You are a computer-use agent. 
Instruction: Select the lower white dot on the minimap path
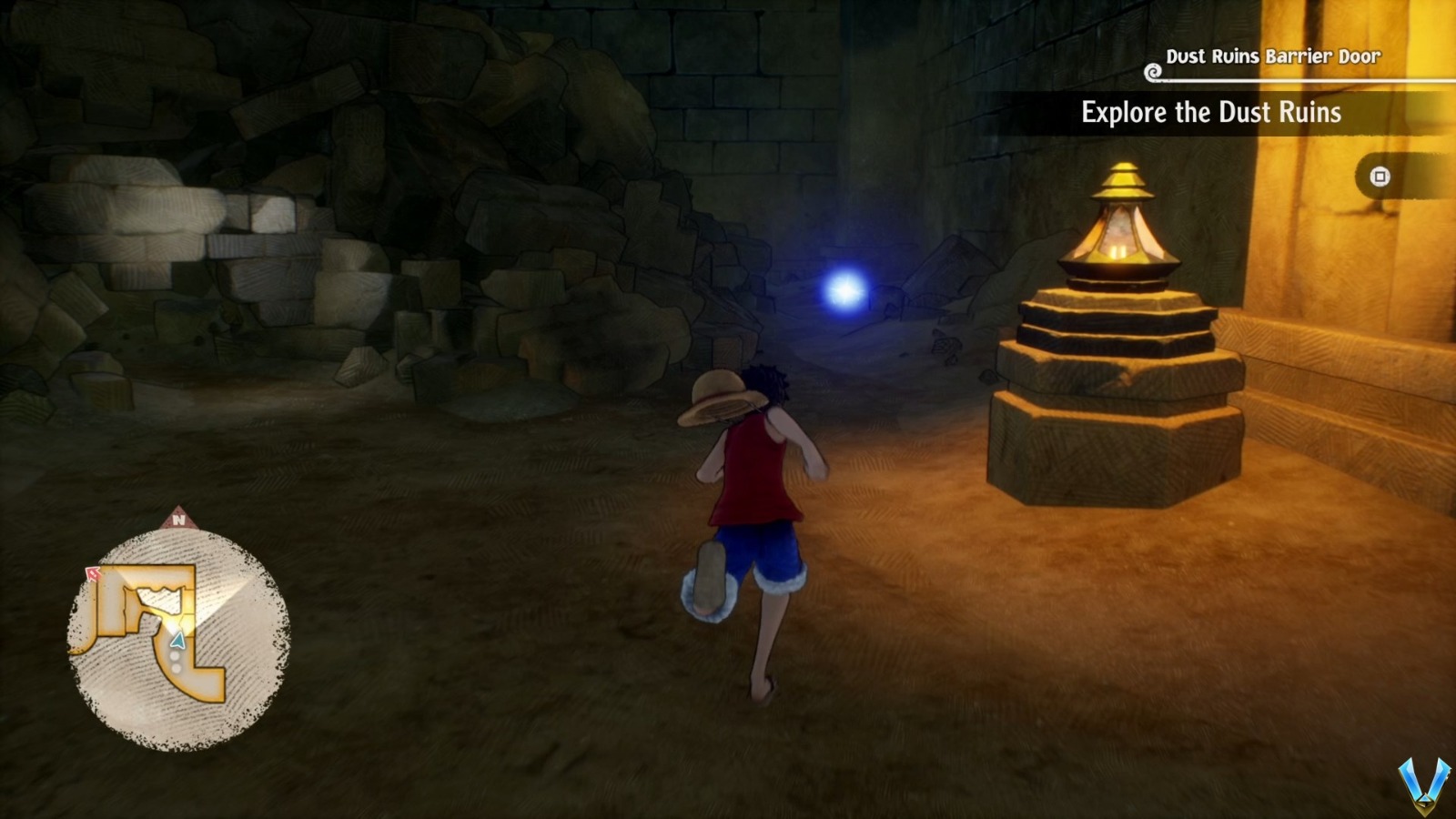(177, 668)
